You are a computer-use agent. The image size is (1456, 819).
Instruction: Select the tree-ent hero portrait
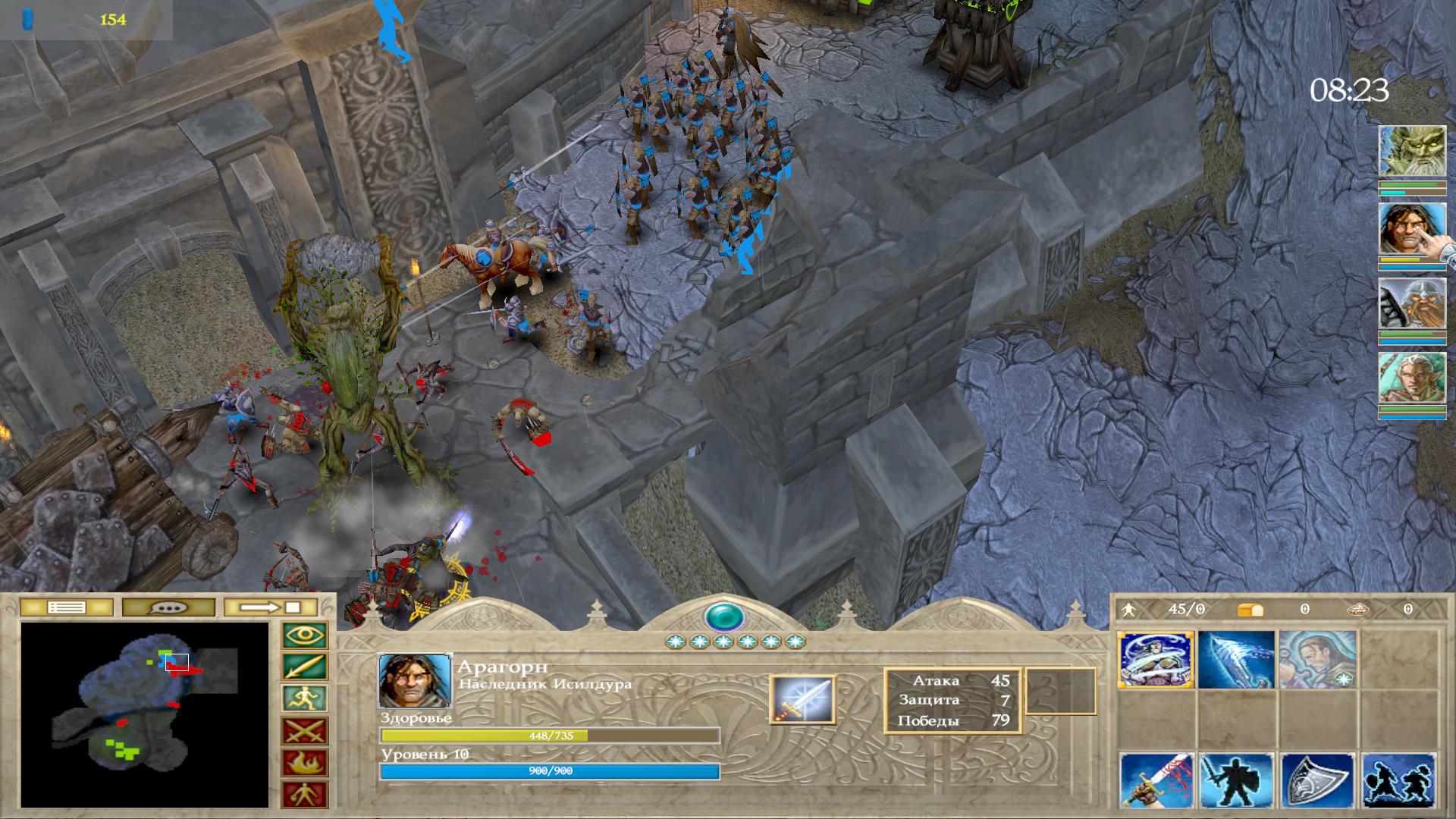pos(1411,152)
